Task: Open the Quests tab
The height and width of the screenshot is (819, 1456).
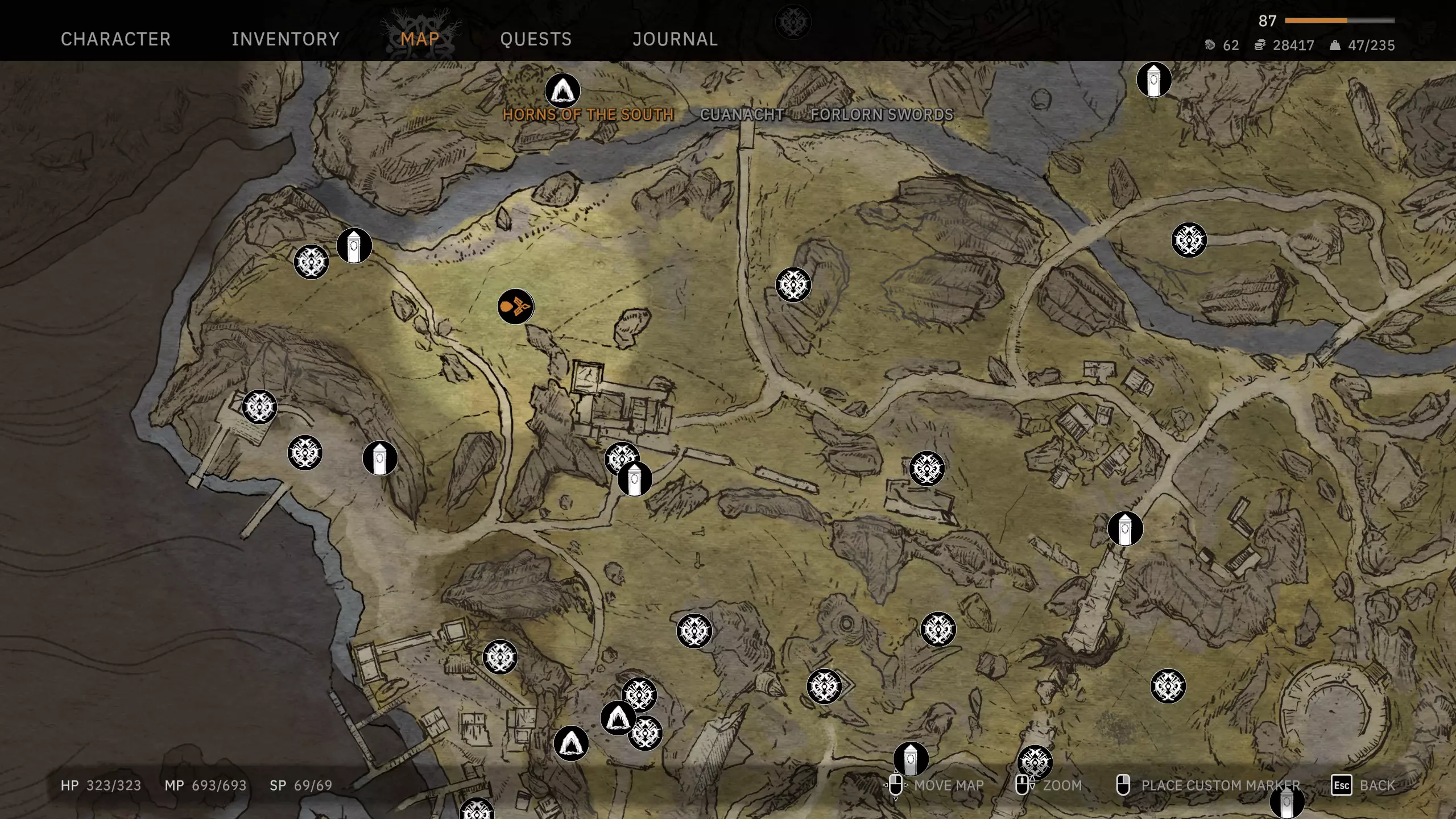Action: click(x=535, y=39)
